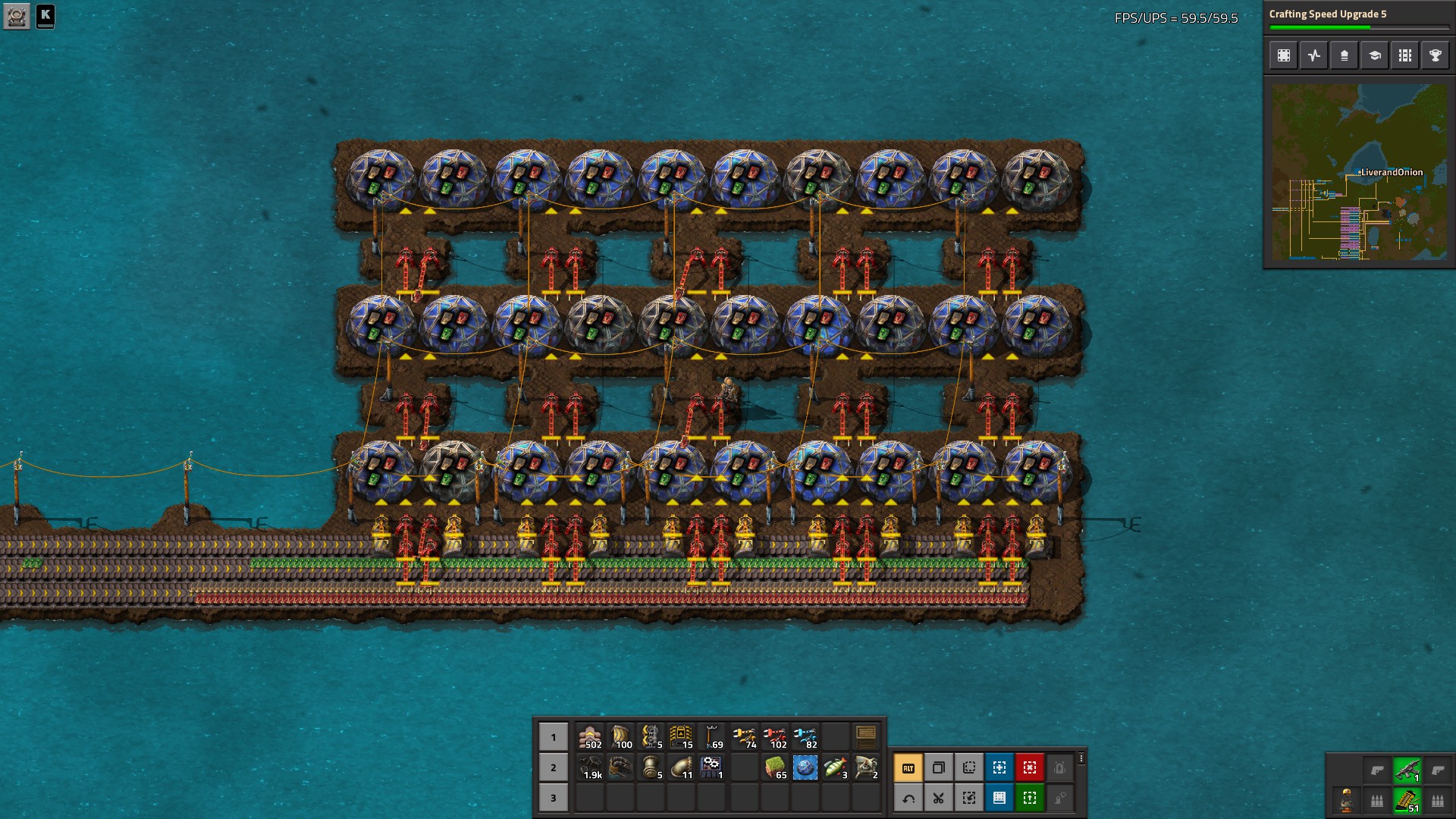Open the blueprint library

(1284, 55)
